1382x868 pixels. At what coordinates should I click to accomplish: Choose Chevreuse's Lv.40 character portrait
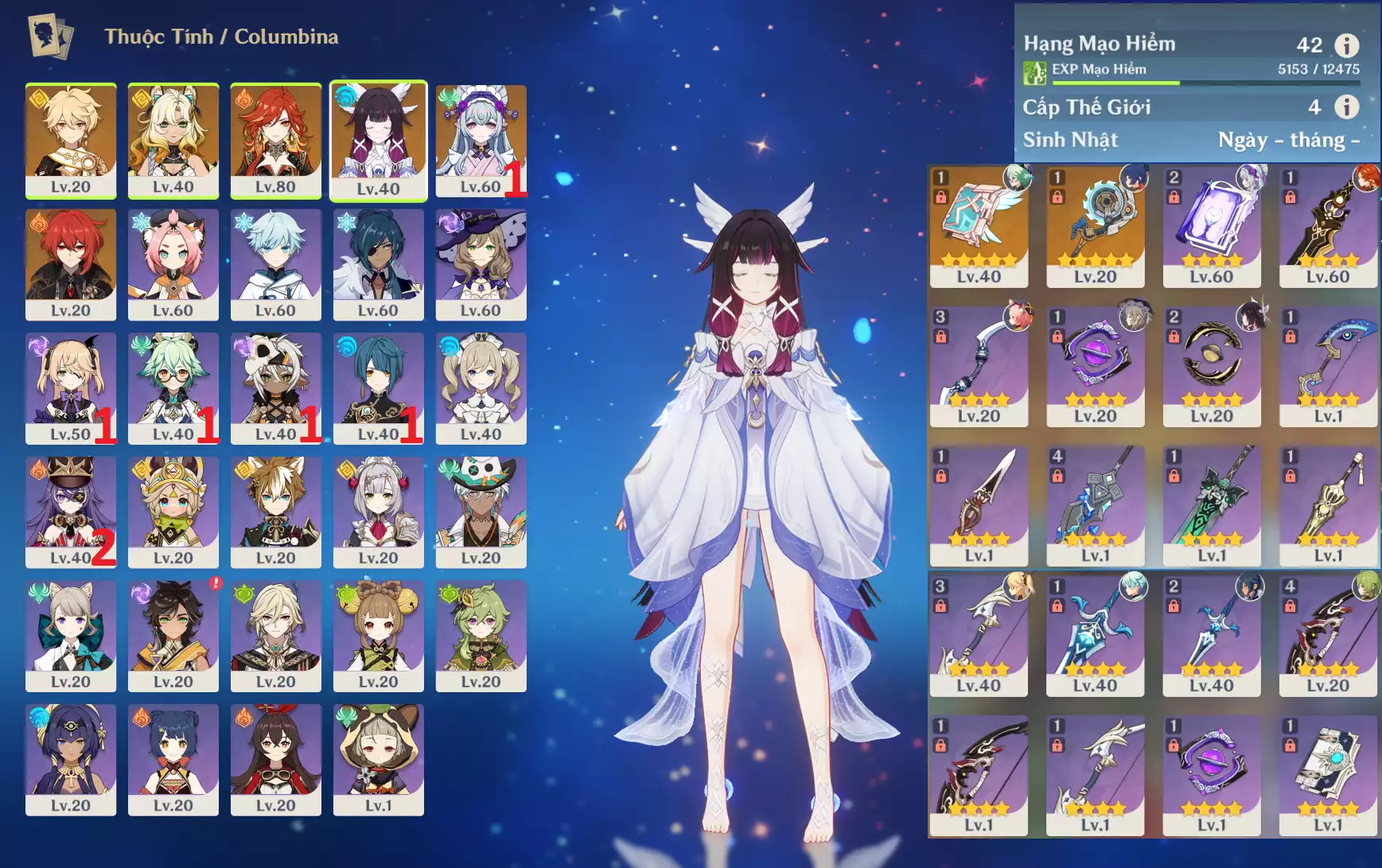tap(71, 511)
